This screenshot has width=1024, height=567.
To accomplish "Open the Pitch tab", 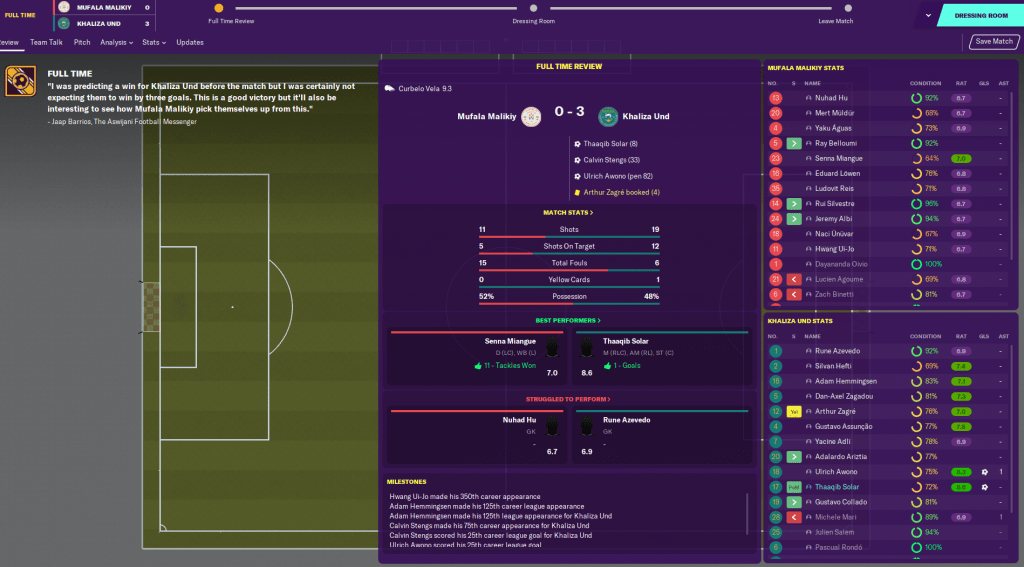I will pyautogui.click(x=82, y=43).
